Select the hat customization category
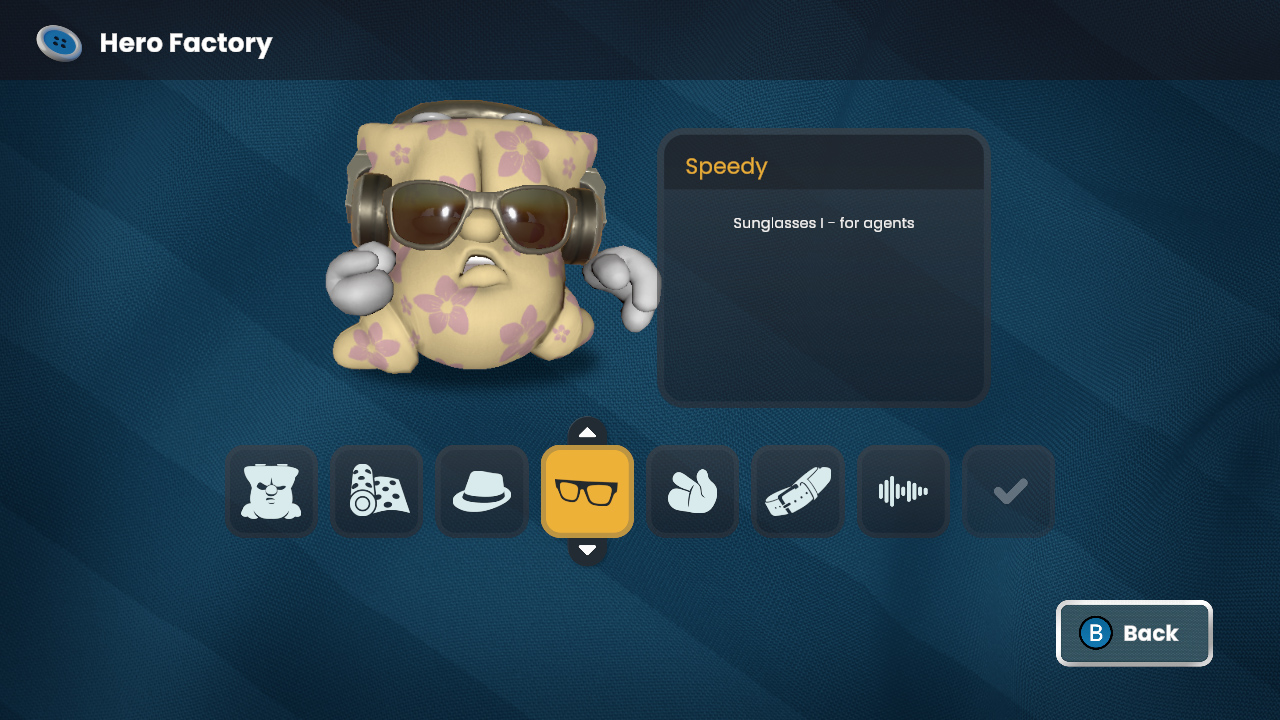This screenshot has height=720, width=1280. click(481, 491)
